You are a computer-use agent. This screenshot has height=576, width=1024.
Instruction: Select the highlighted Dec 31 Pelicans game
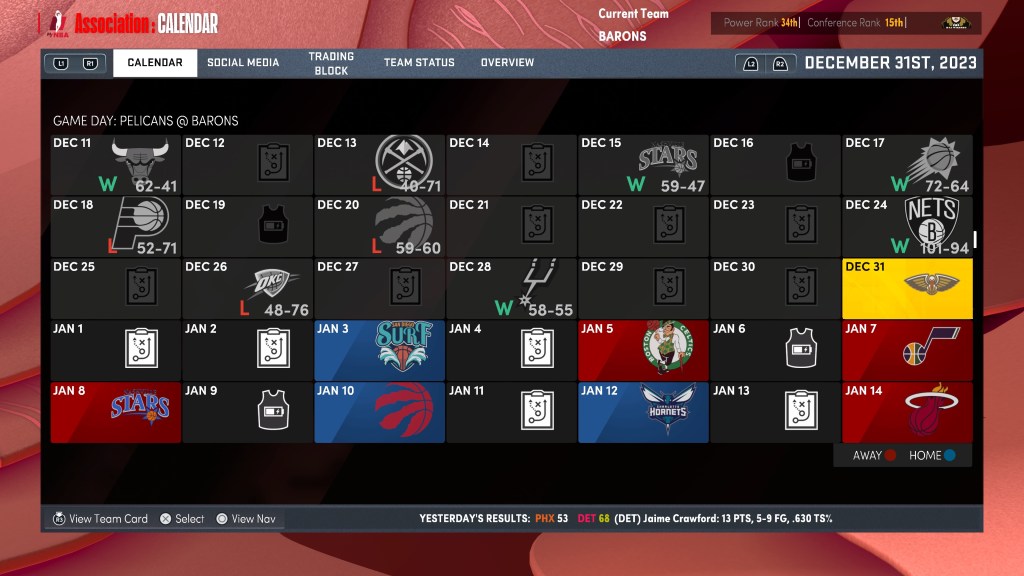pyautogui.click(x=907, y=288)
